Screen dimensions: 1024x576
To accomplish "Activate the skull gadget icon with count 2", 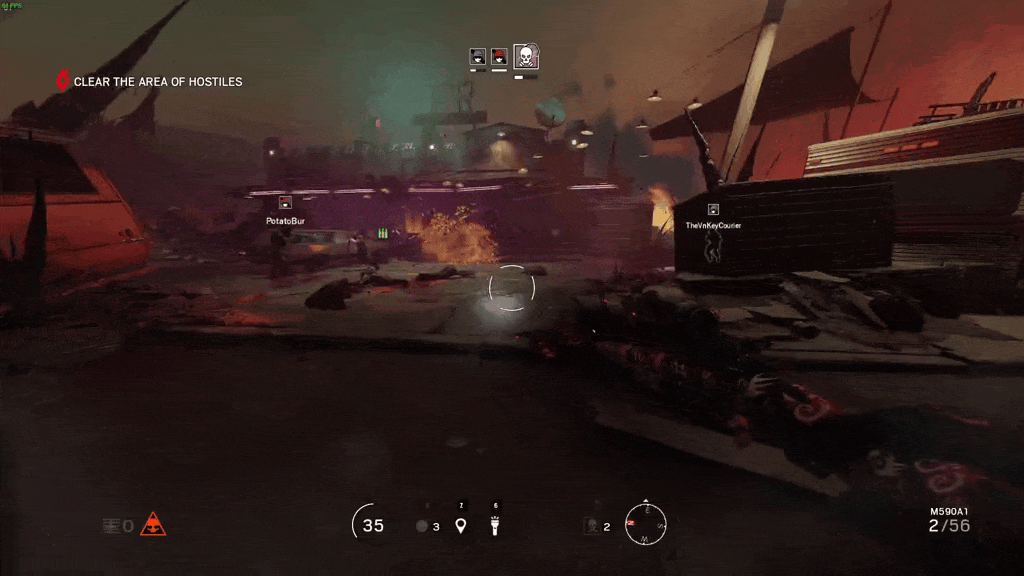I will click(593, 525).
